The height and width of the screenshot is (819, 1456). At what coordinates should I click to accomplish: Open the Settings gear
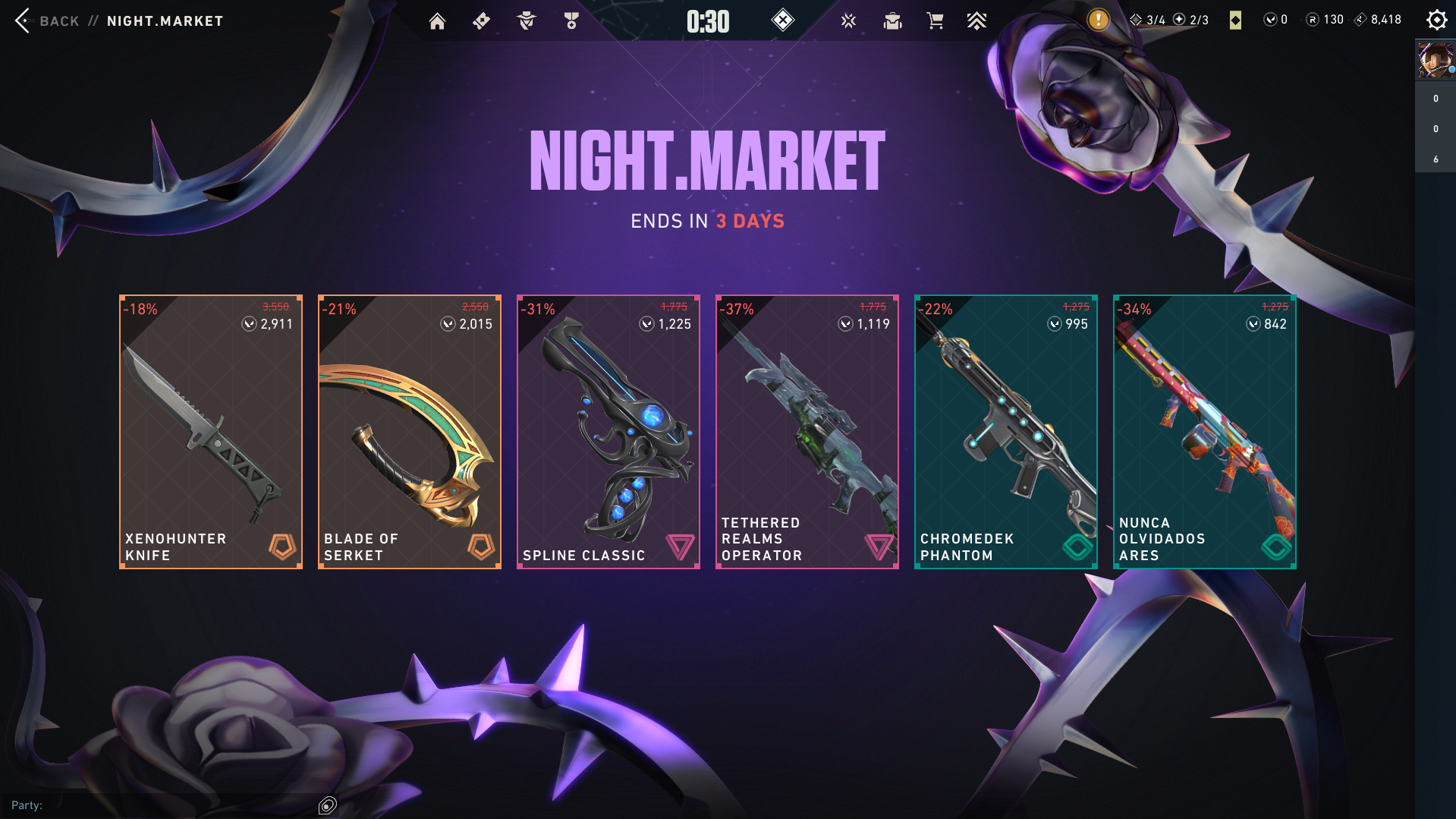click(x=1436, y=20)
